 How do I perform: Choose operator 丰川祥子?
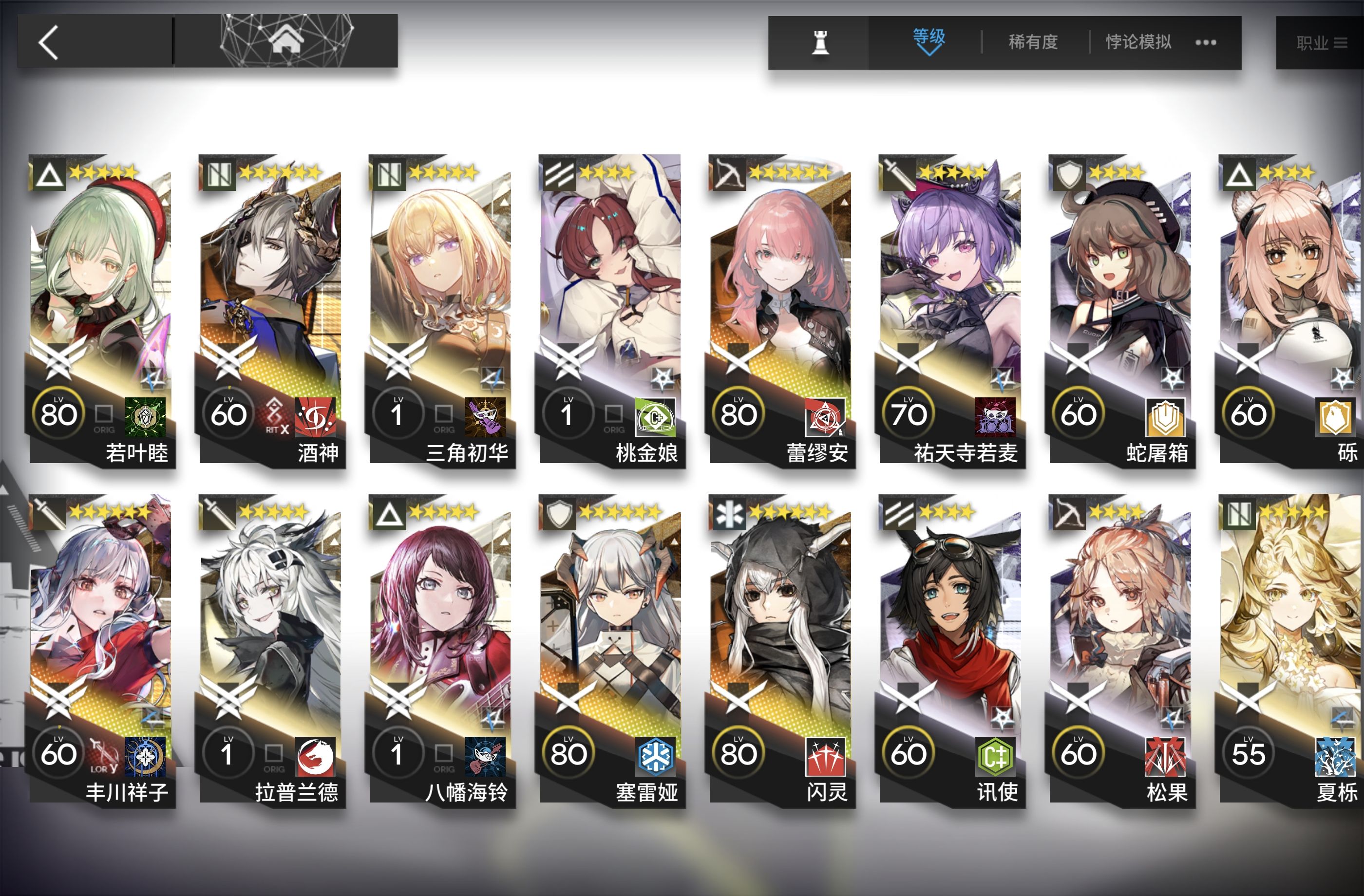coord(101,650)
